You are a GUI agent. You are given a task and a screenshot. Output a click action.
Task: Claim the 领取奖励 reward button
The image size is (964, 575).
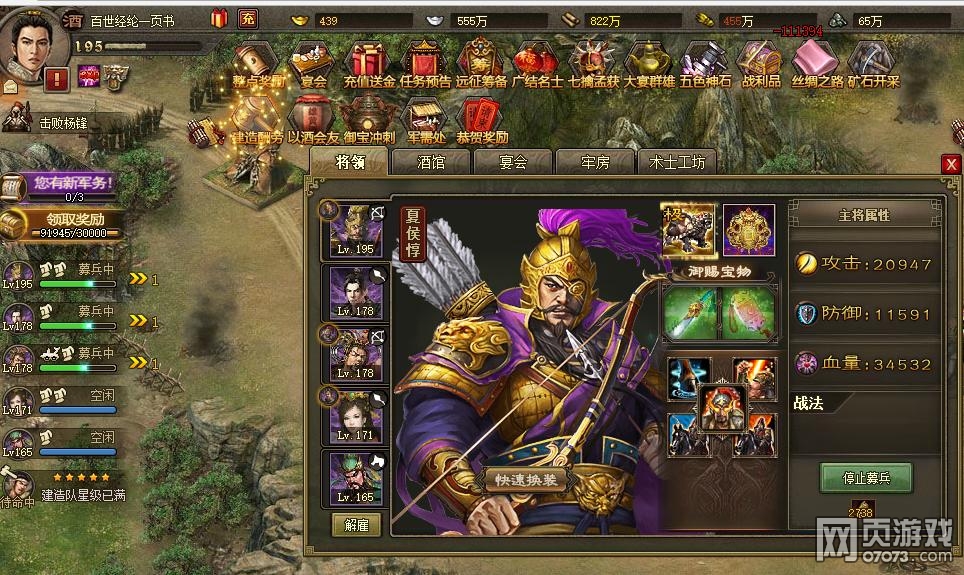coord(69,222)
